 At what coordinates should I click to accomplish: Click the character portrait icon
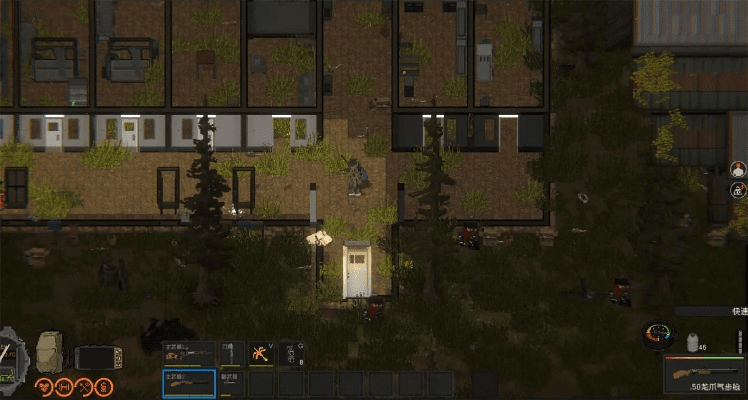[x=738, y=168]
